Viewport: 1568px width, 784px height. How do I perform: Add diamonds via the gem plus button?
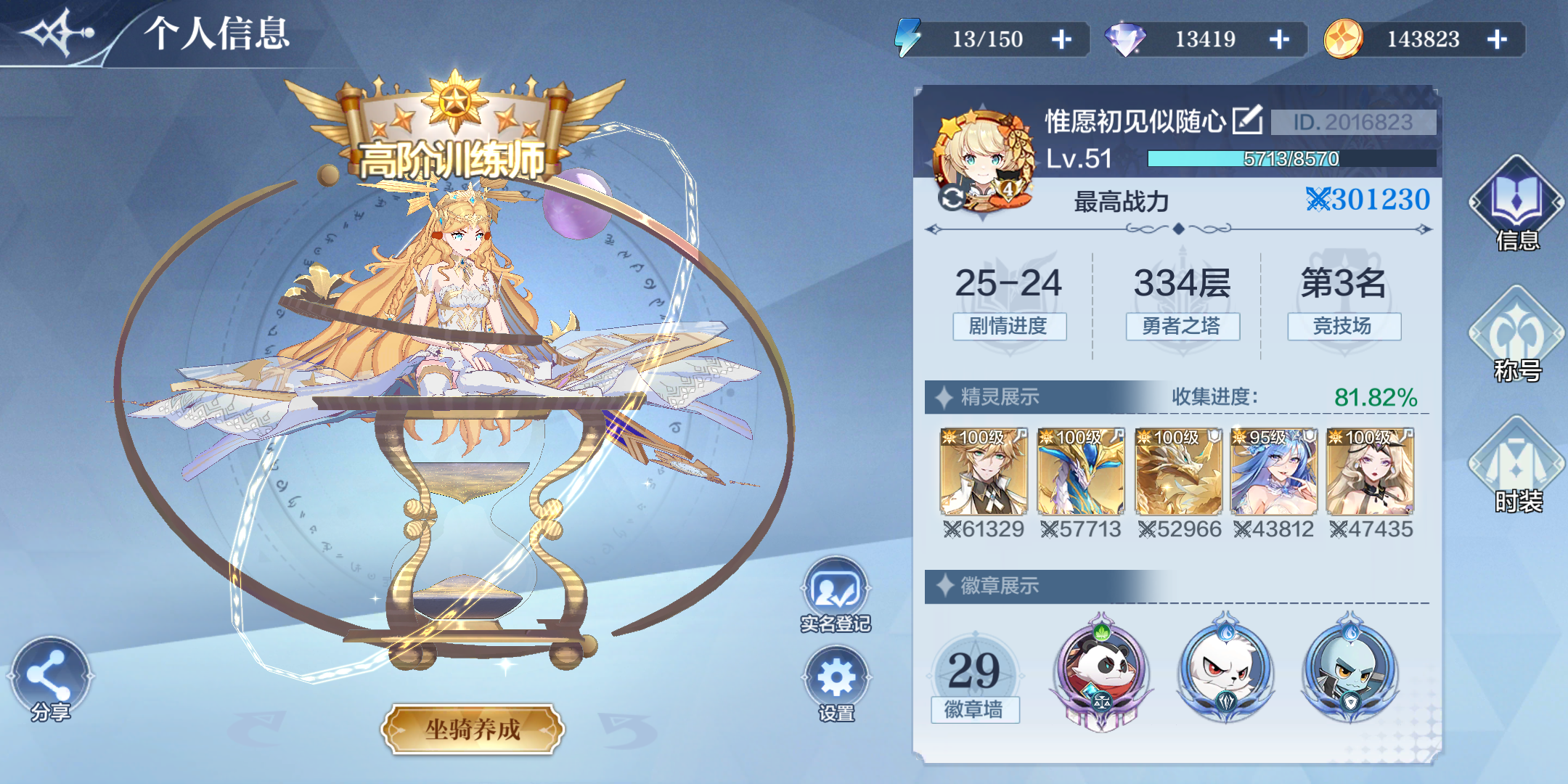tap(1279, 39)
